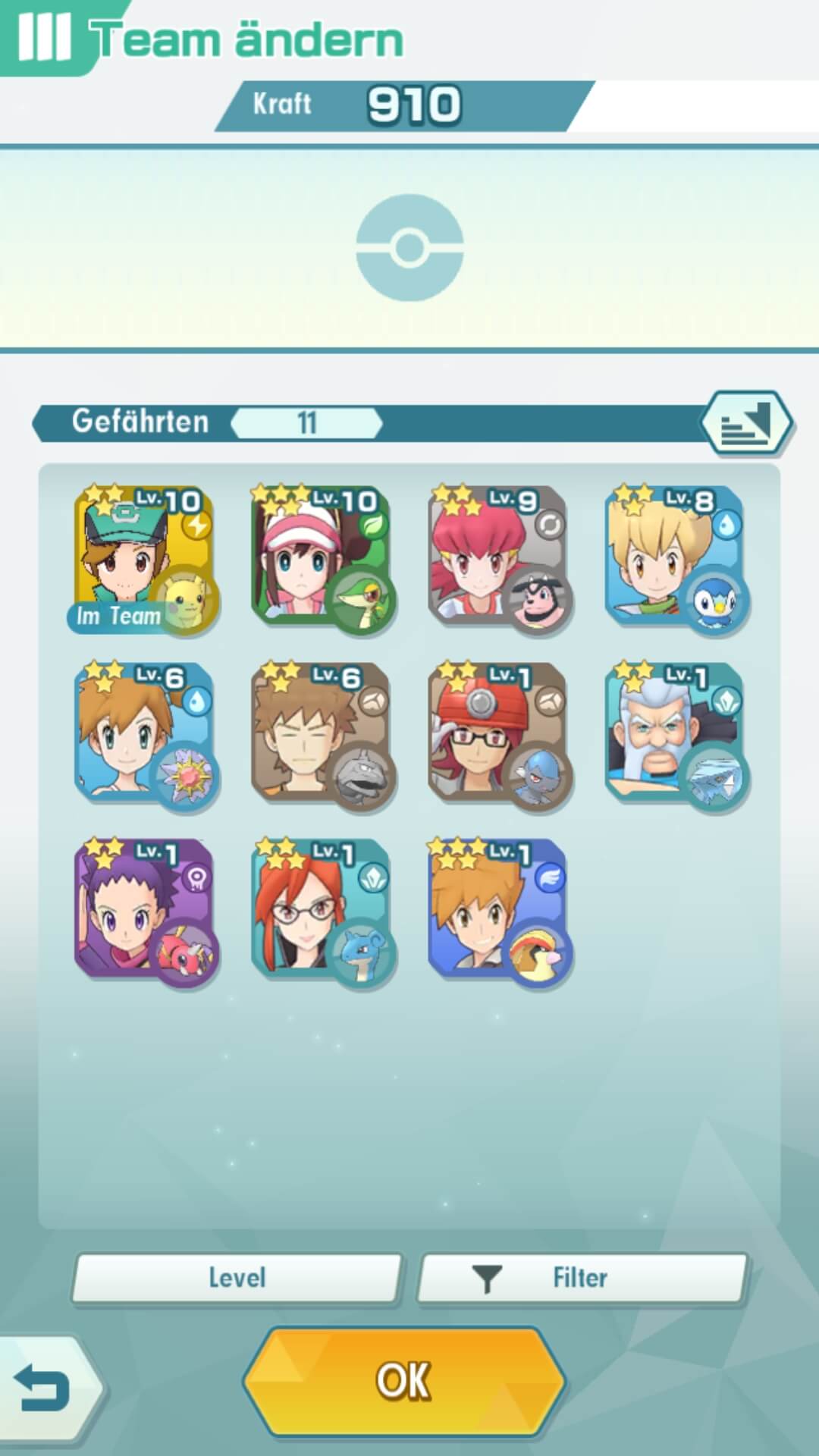Choose the Avalugg sync pair
This screenshot has height=1456, width=819.
click(674, 734)
